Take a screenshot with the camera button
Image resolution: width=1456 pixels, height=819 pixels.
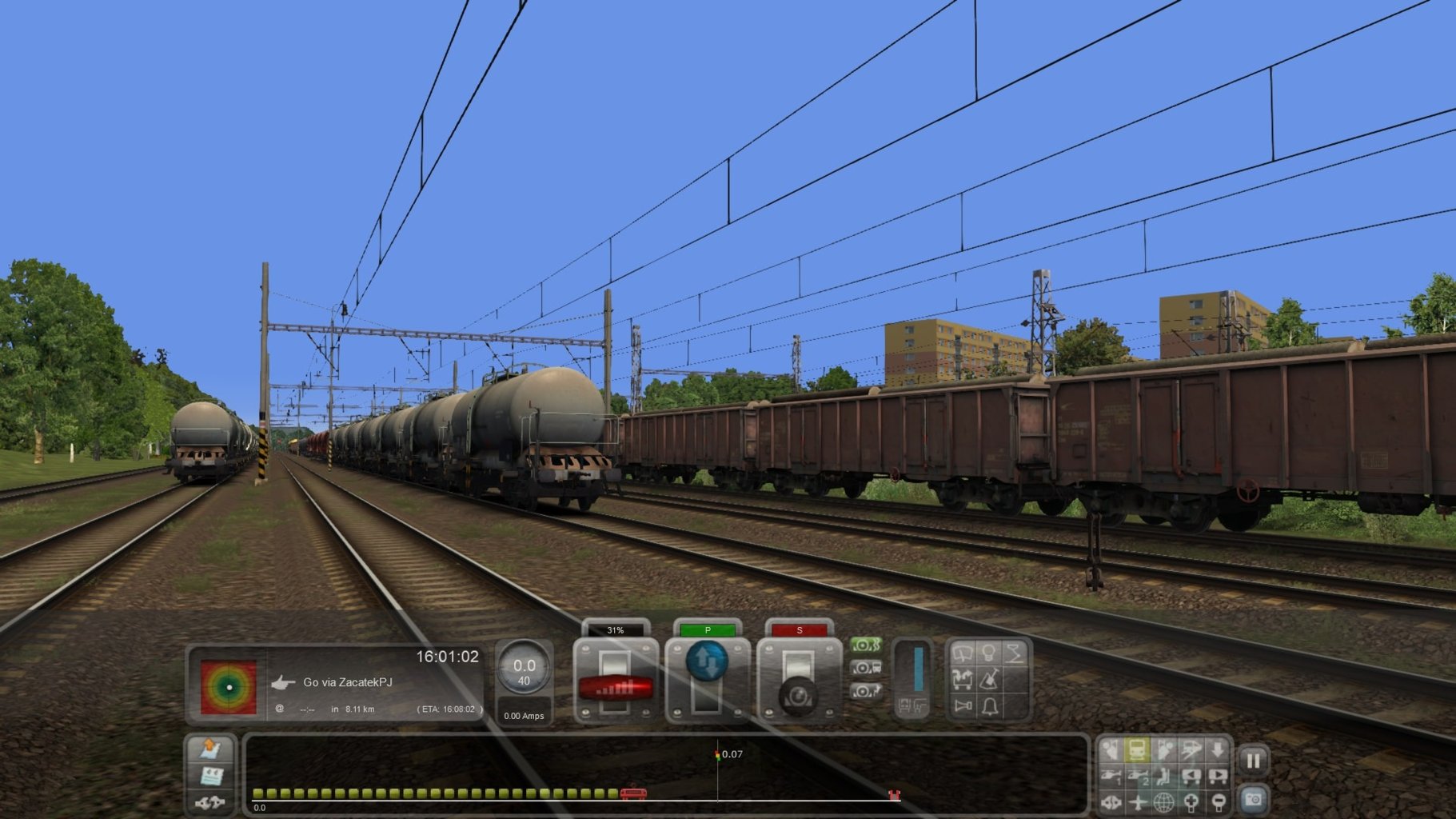click(1253, 800)
